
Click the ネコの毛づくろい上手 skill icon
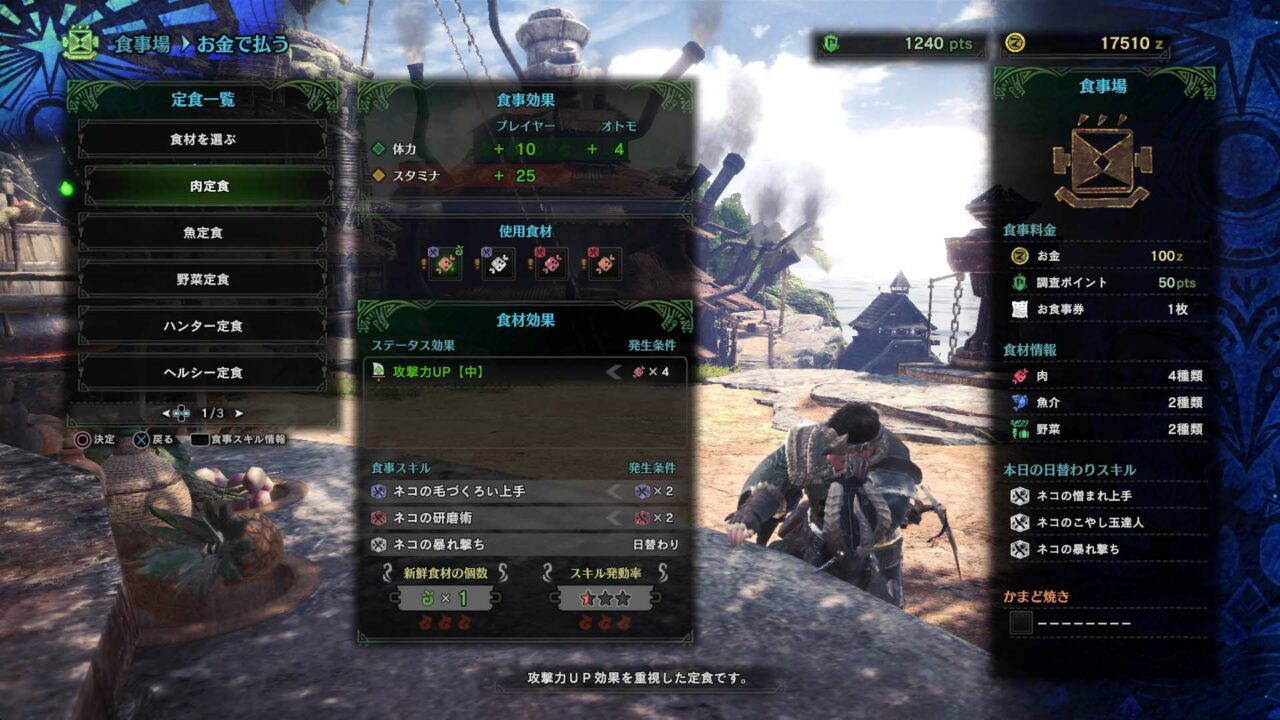pos(378,492)
